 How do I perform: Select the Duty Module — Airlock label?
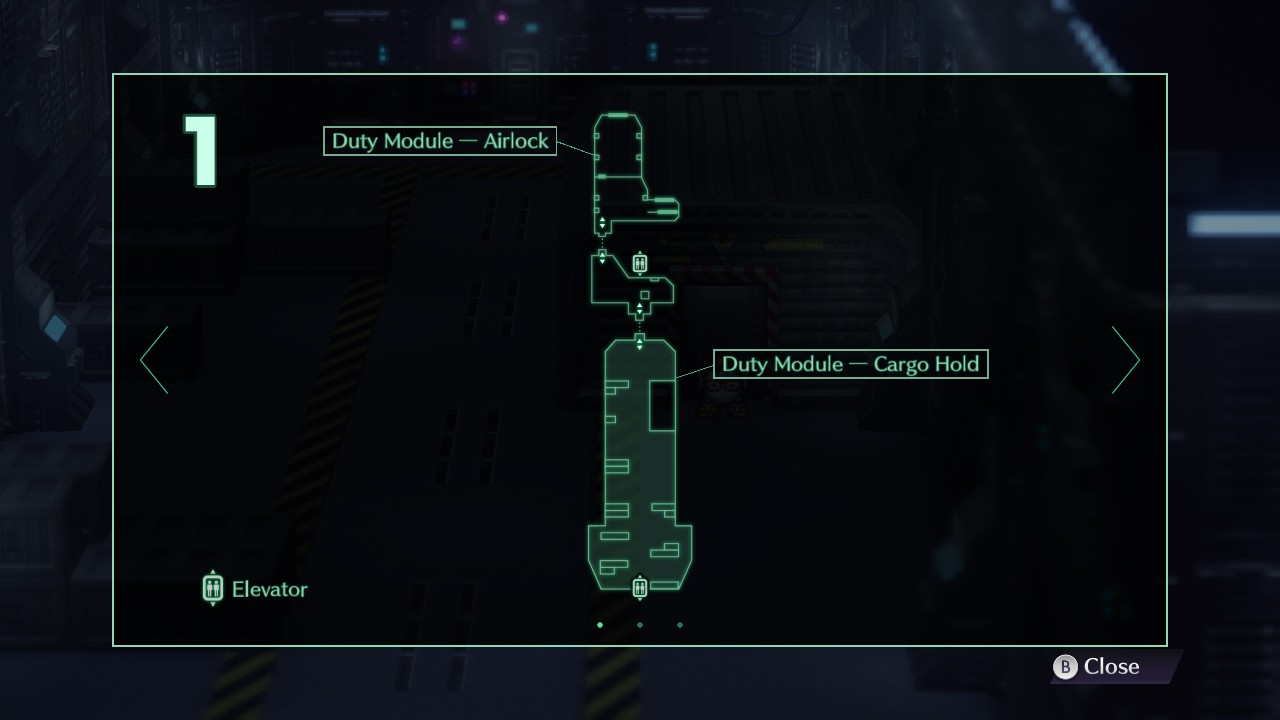pos(439,141)
